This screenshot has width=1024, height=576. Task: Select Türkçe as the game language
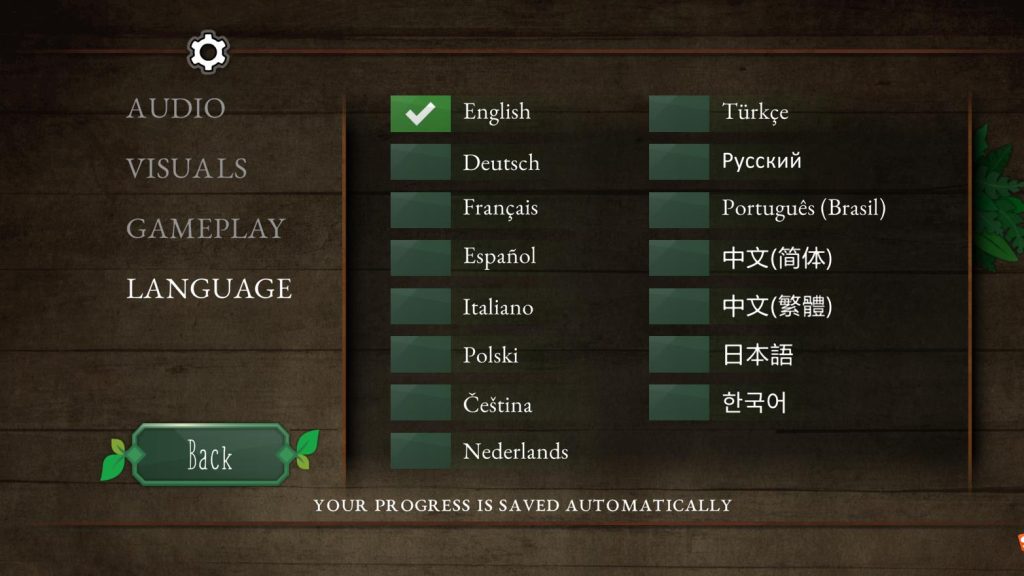(x=679, y=114)
